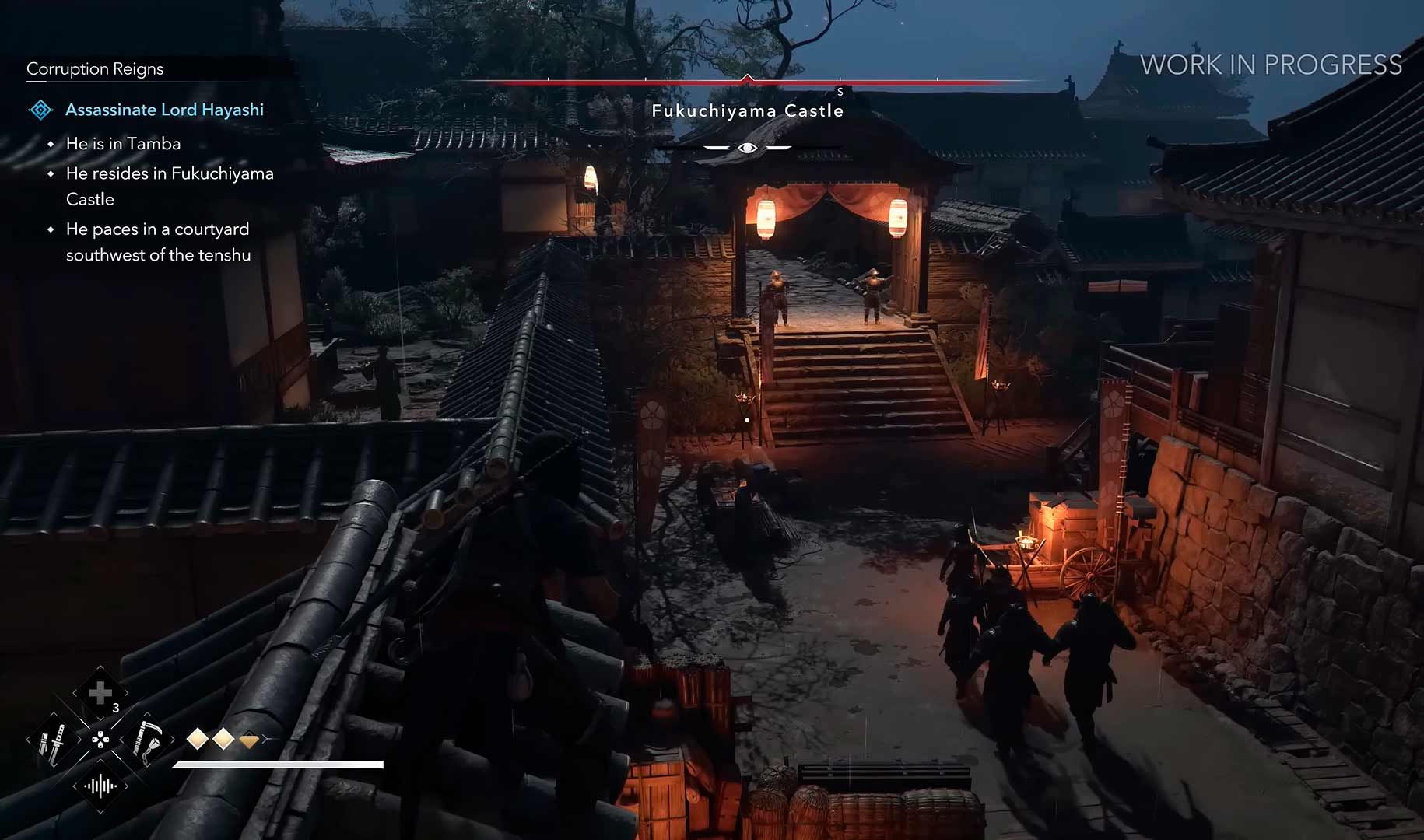Toggle the first filled resolve diamond

pyautogui.click(x=196, y=739)
